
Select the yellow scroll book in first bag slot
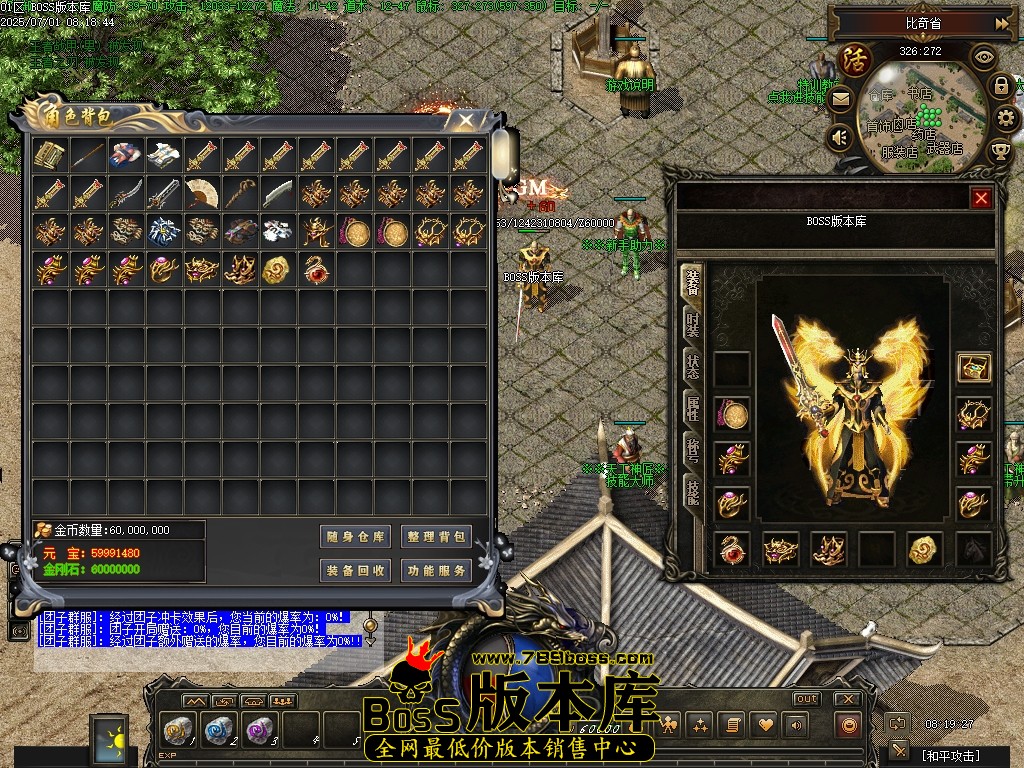coord(49,155)
